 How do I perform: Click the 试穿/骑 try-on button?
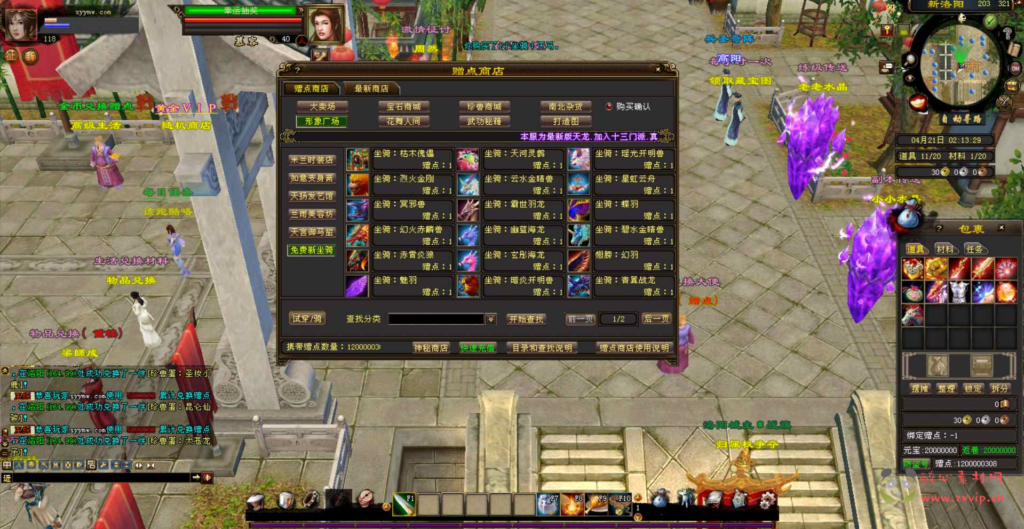(307, 319)
